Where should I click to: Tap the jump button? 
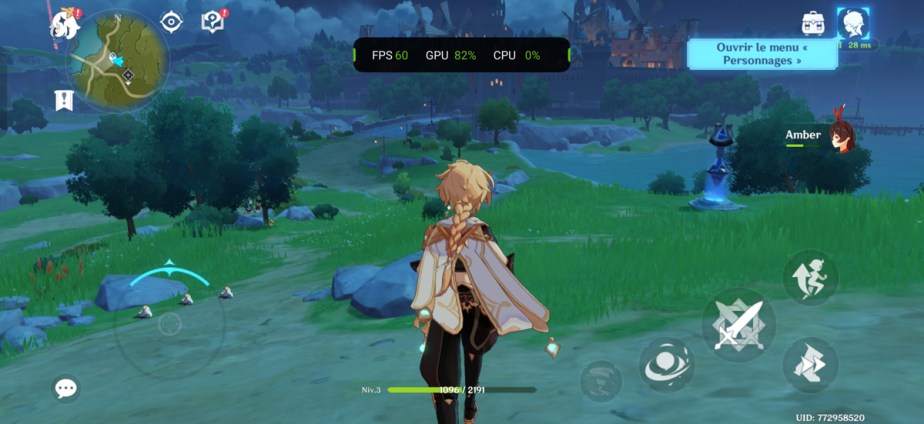tap(809, 277)
